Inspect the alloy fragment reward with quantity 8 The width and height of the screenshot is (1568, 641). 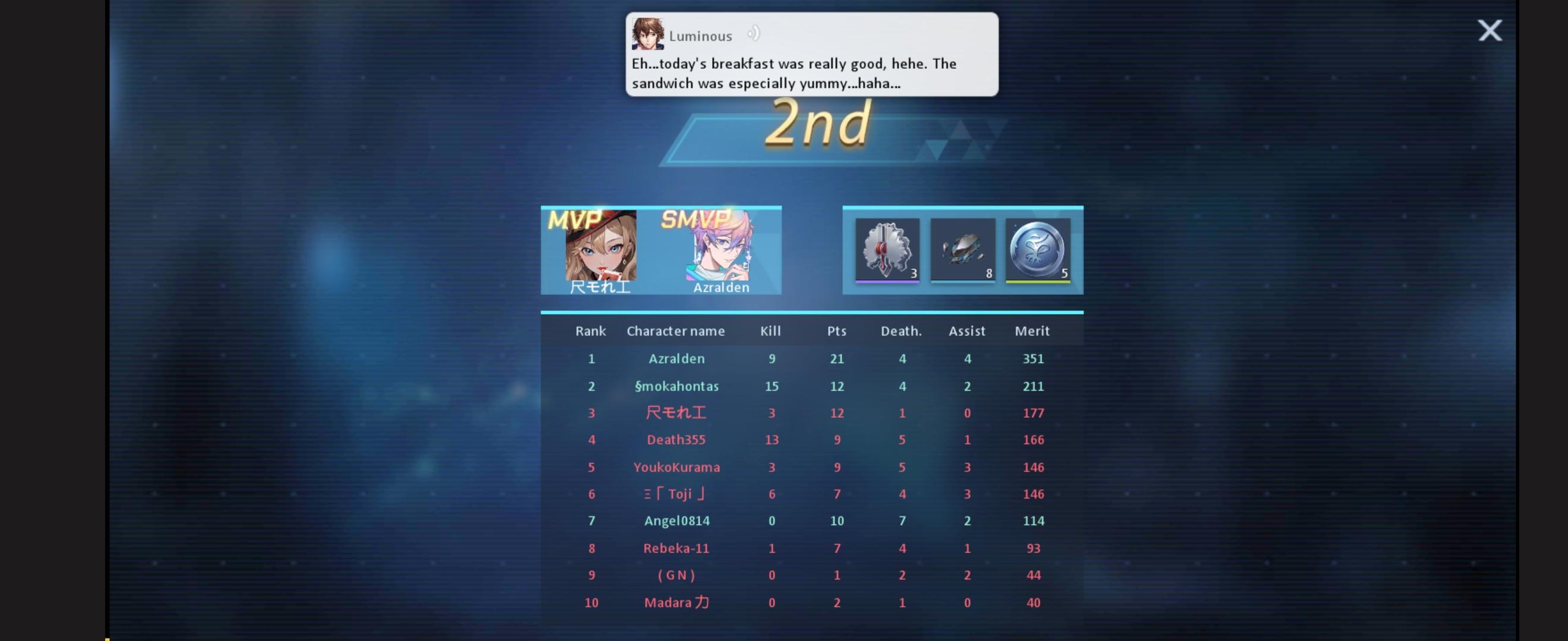(962, 250)
